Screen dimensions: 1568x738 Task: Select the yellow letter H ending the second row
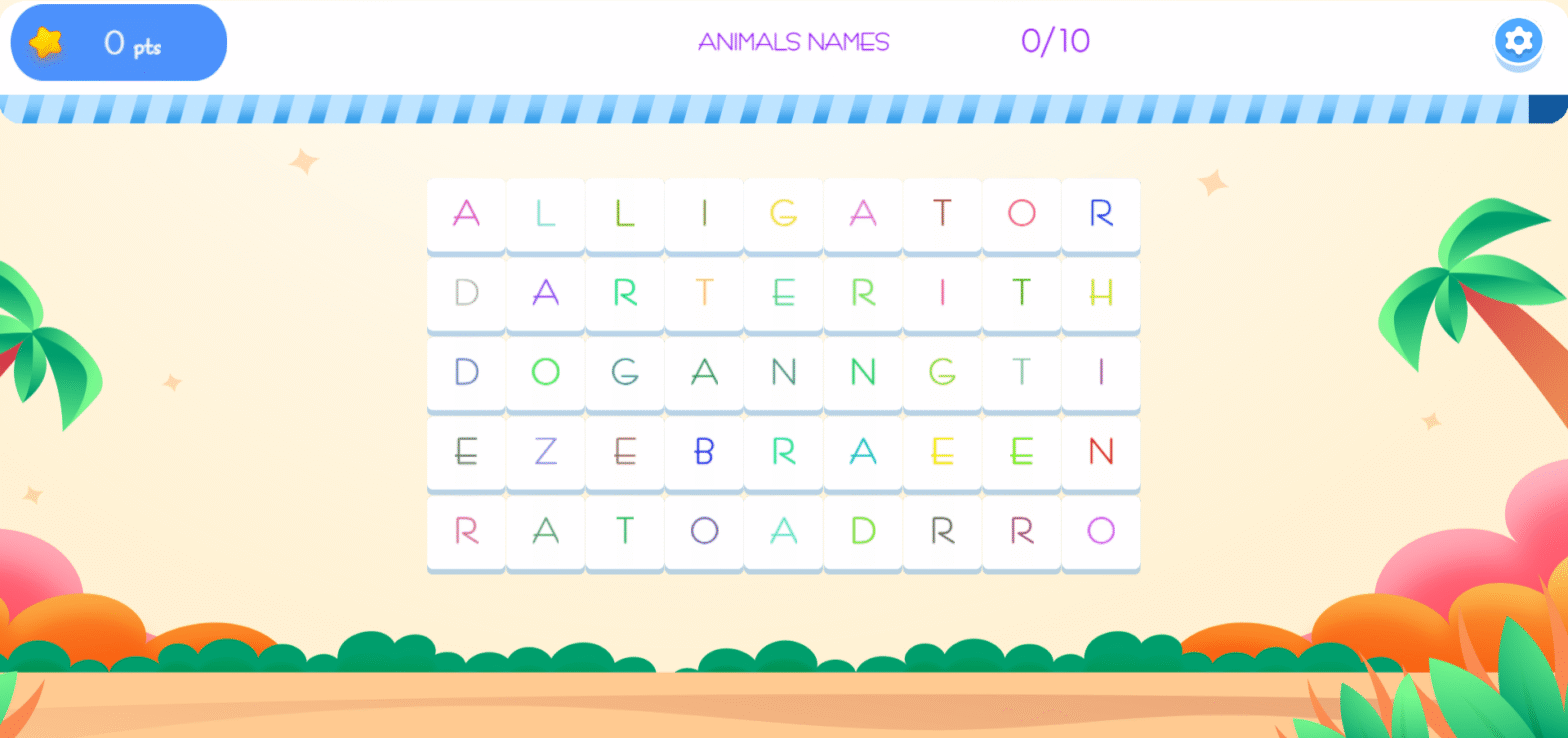tap(1099, 293)
